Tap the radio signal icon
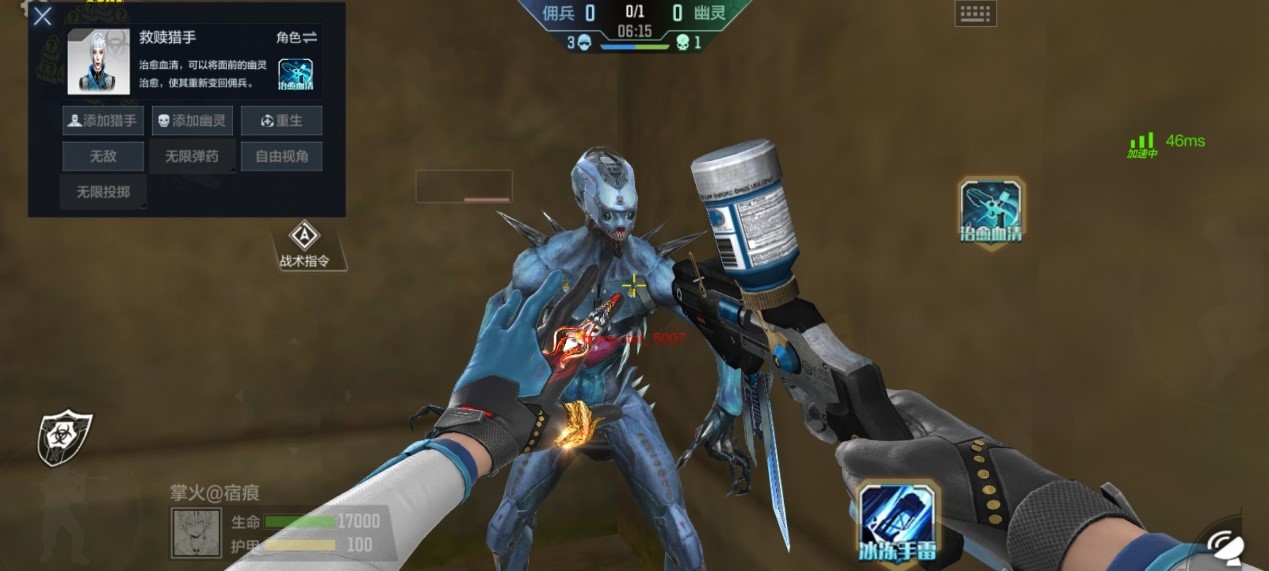The height and width of the screenshot is (571, 1269). [x=1230, y=545]
